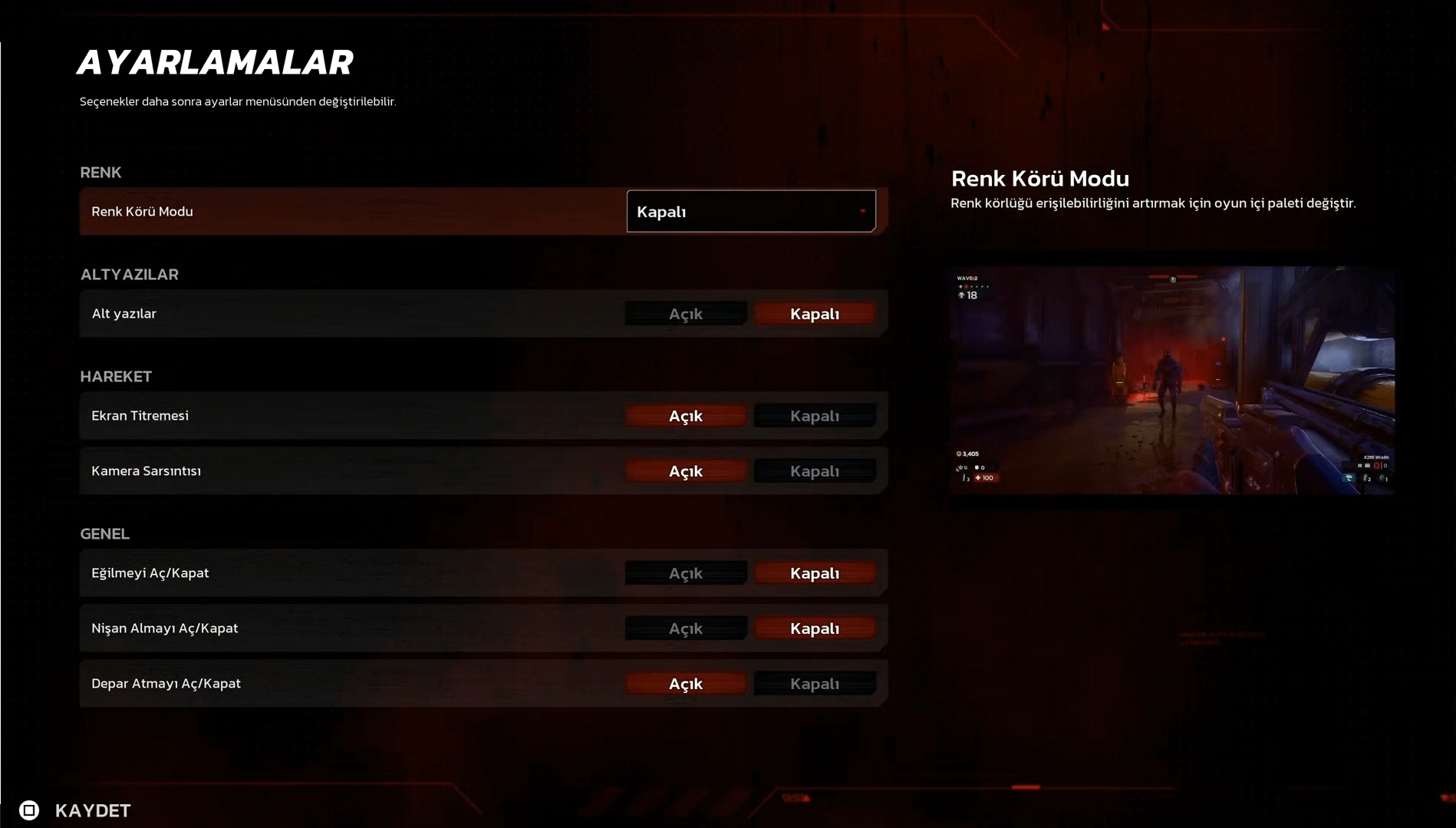
Task: Pick Kapalı for Nişan Almayı Aç/Kapat
Action: click(814, 628)
